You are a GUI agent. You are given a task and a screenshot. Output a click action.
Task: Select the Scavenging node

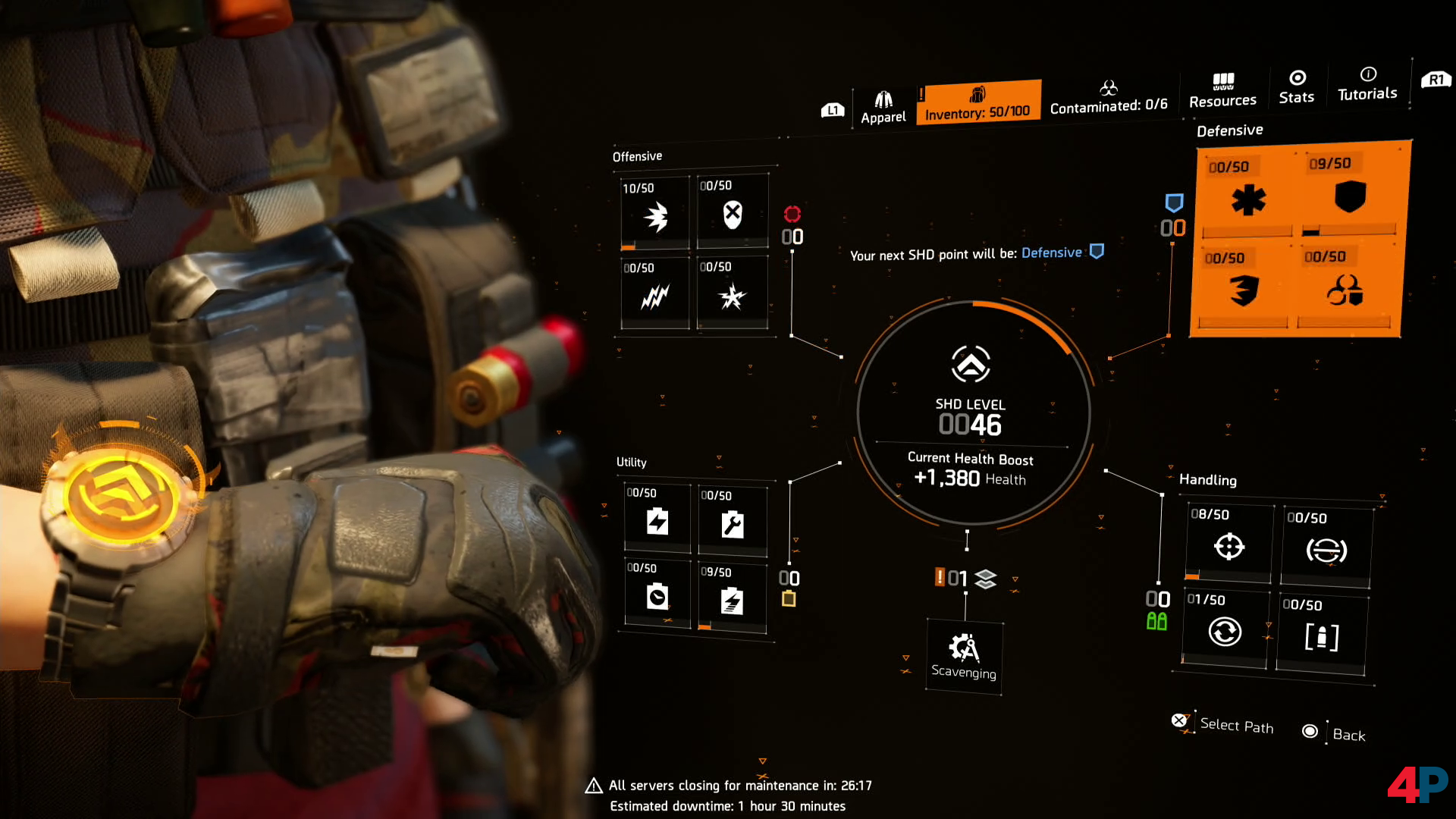[964, 657]
